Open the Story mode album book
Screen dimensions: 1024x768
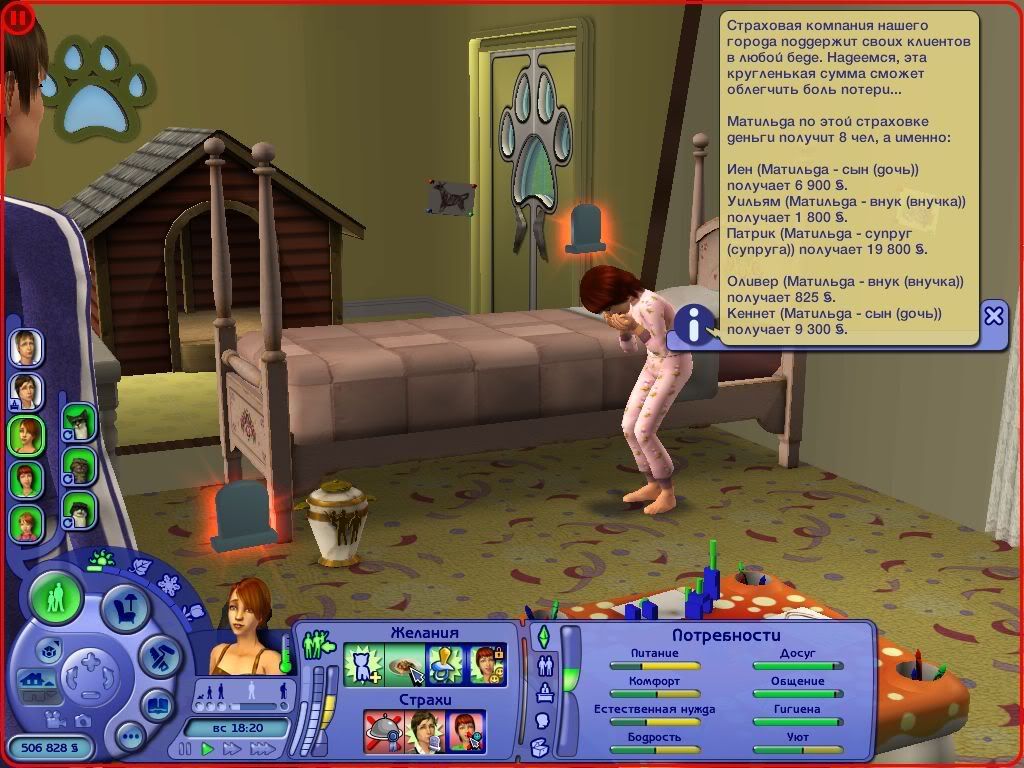click(x=156, y=703)
